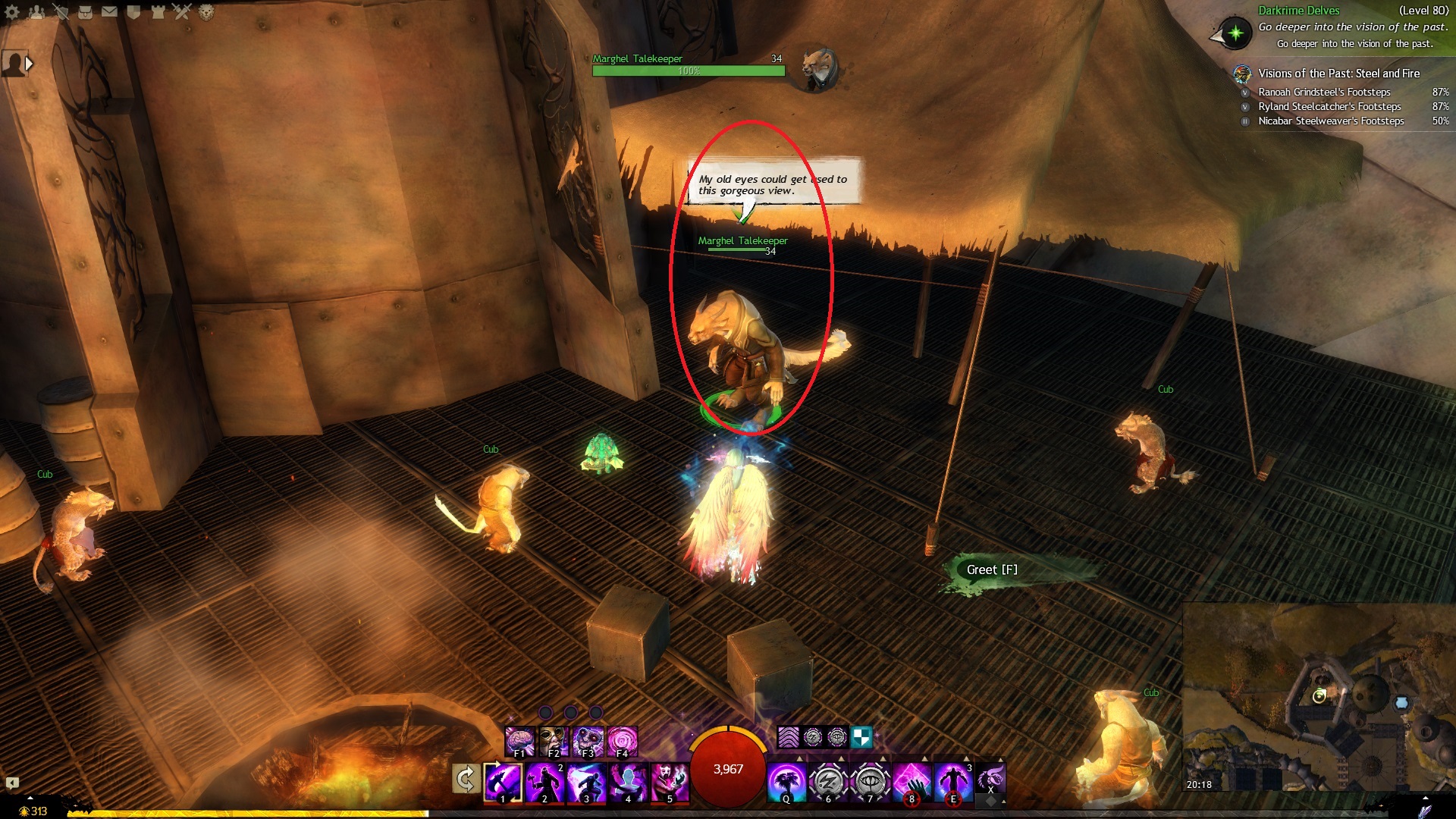1456x819 pixels.
Task: Open the guild castle tower icon
Action: [158, 11]
